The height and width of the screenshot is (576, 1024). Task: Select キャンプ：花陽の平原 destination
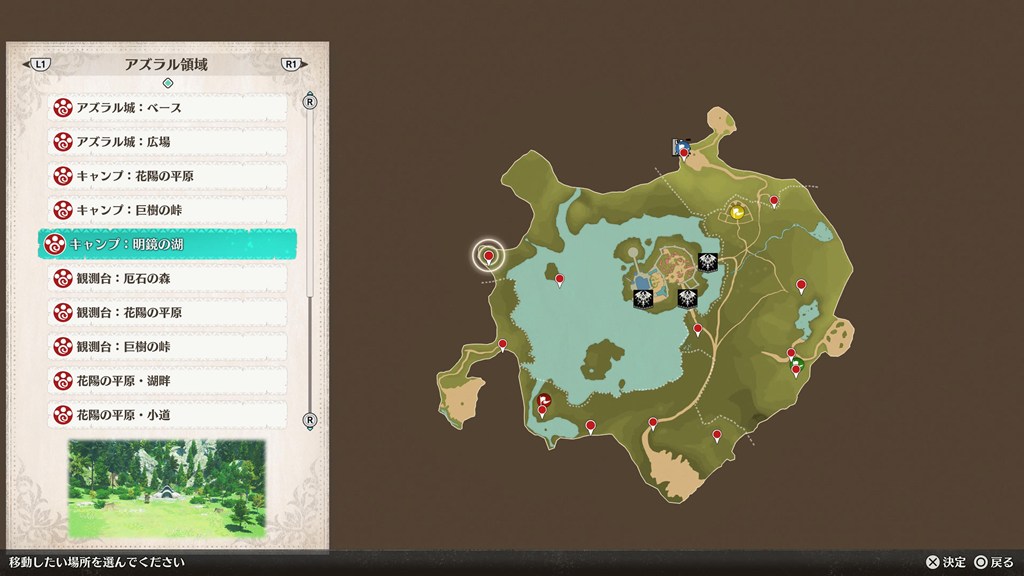168,176
